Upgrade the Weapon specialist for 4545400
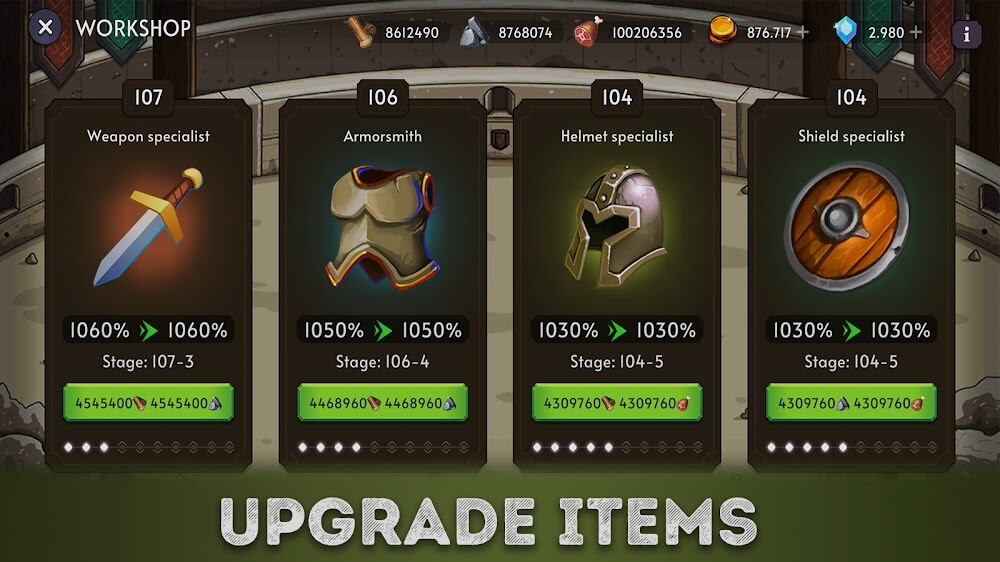 point(148,404)
